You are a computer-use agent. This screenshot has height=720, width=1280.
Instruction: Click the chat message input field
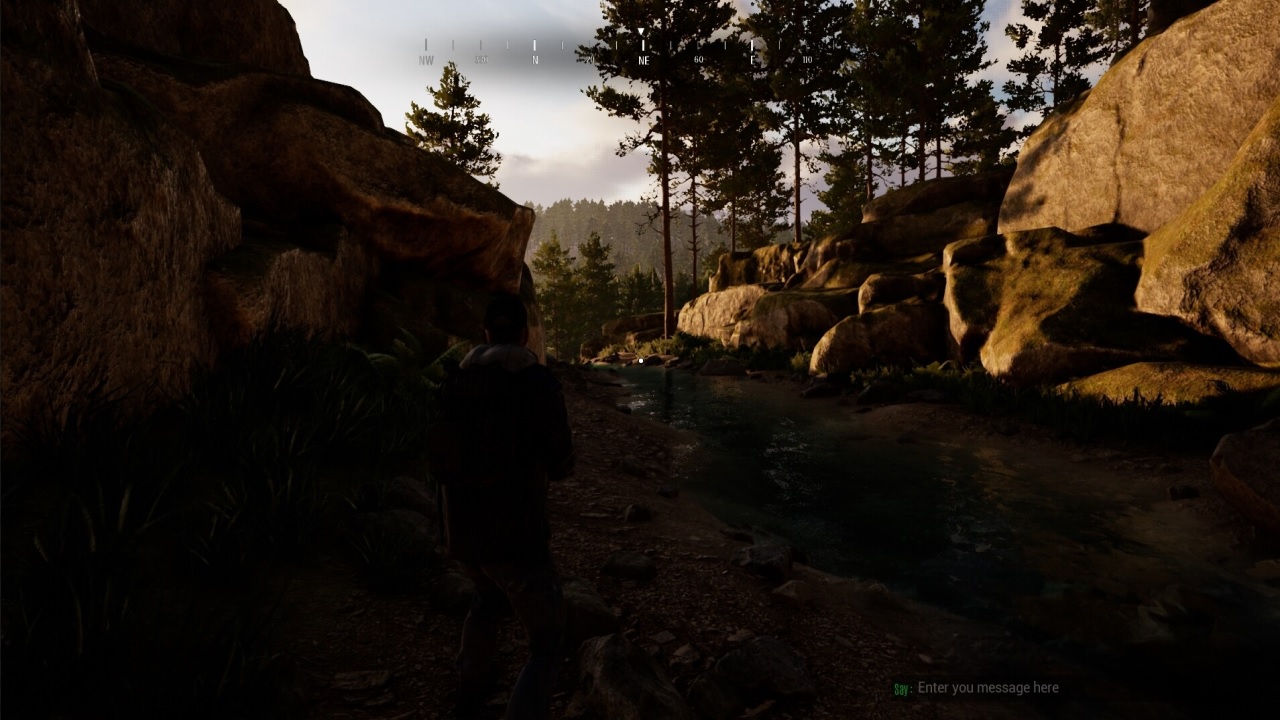[x=988, y=688]
